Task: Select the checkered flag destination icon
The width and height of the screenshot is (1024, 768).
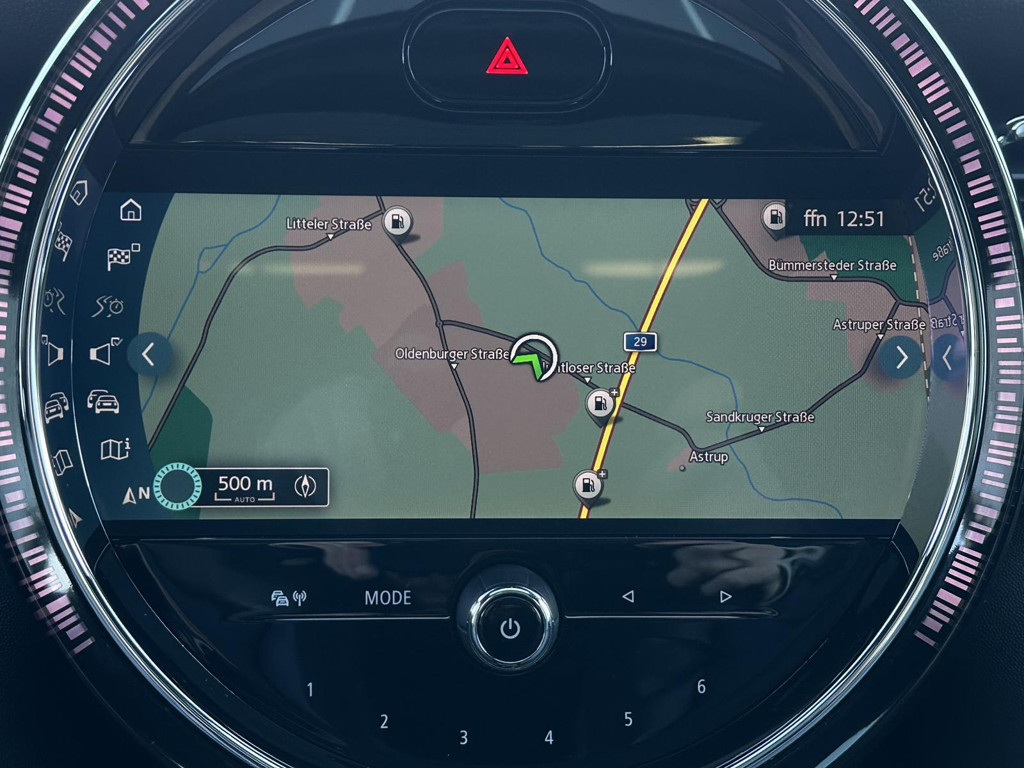Action: (122, 257)
